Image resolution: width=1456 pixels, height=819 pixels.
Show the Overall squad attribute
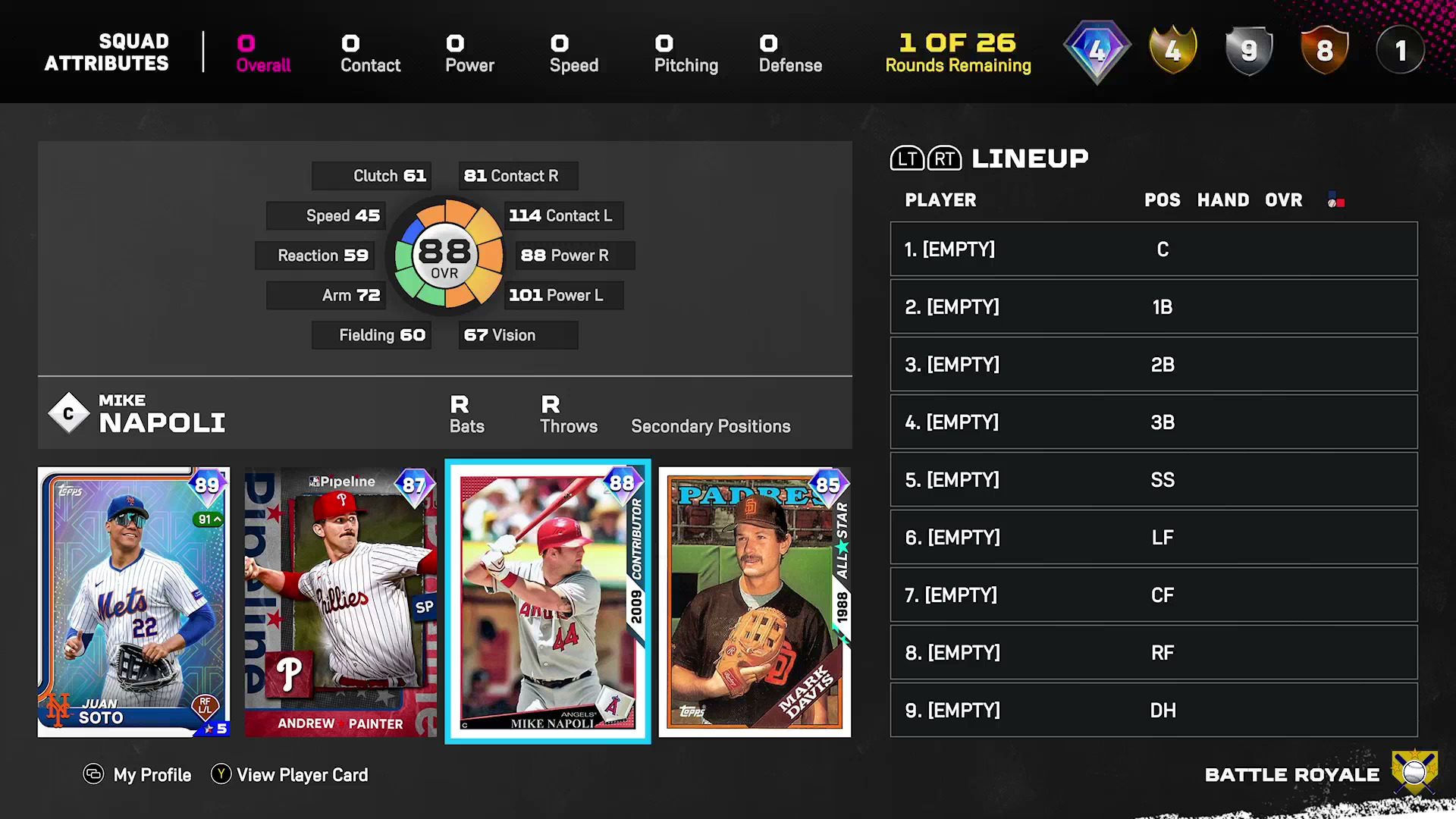pyautogui.click(x=263, y=54)
